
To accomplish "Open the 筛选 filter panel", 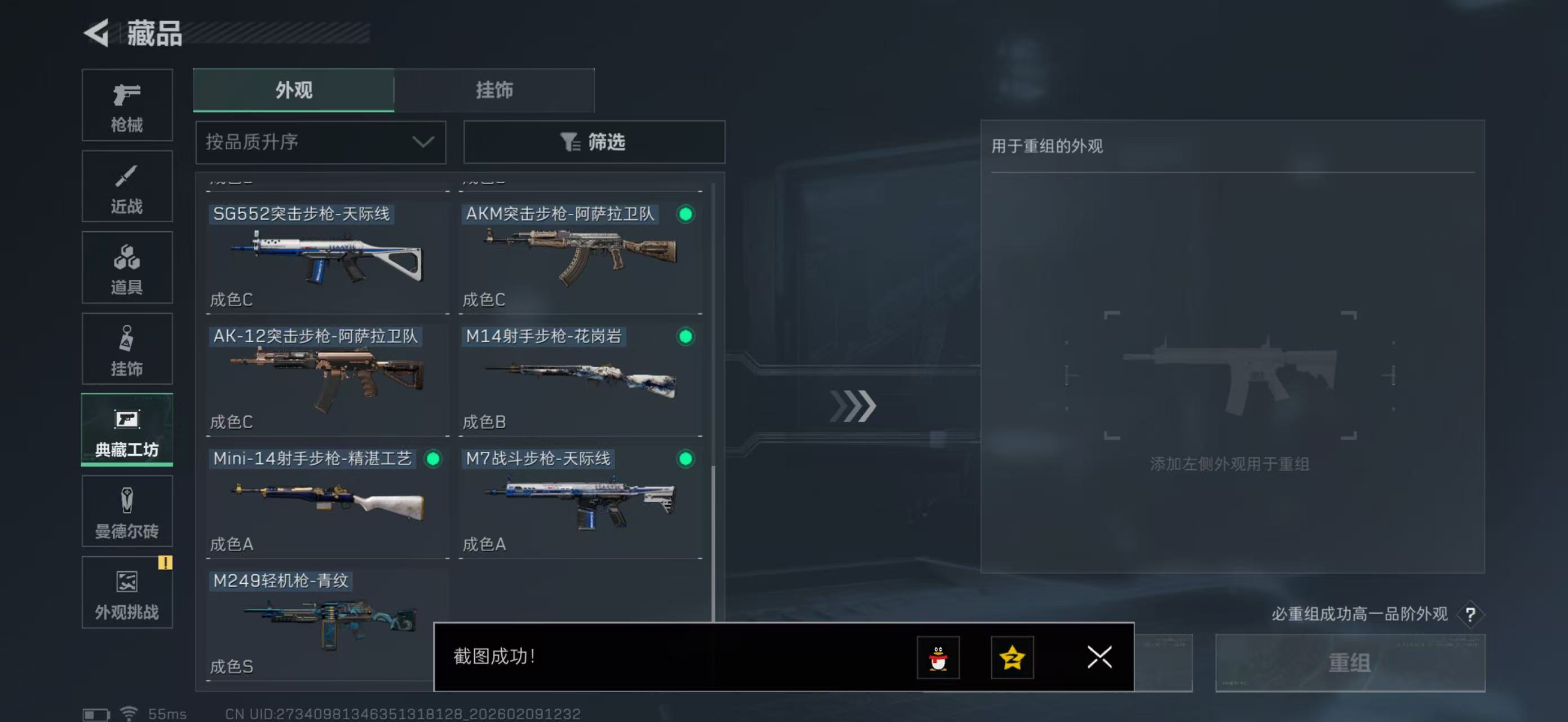I will 594,142.
